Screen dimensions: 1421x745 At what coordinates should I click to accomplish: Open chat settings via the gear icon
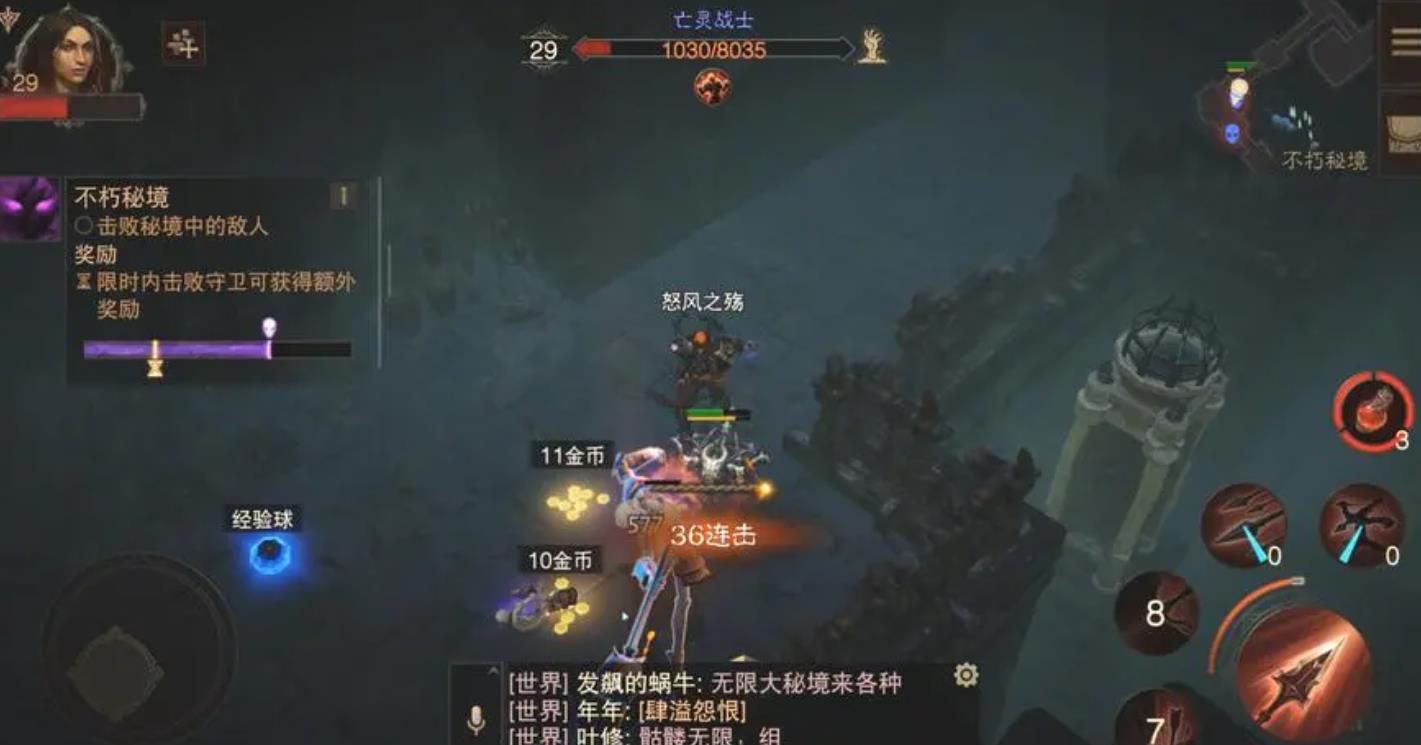pos(966,676)
